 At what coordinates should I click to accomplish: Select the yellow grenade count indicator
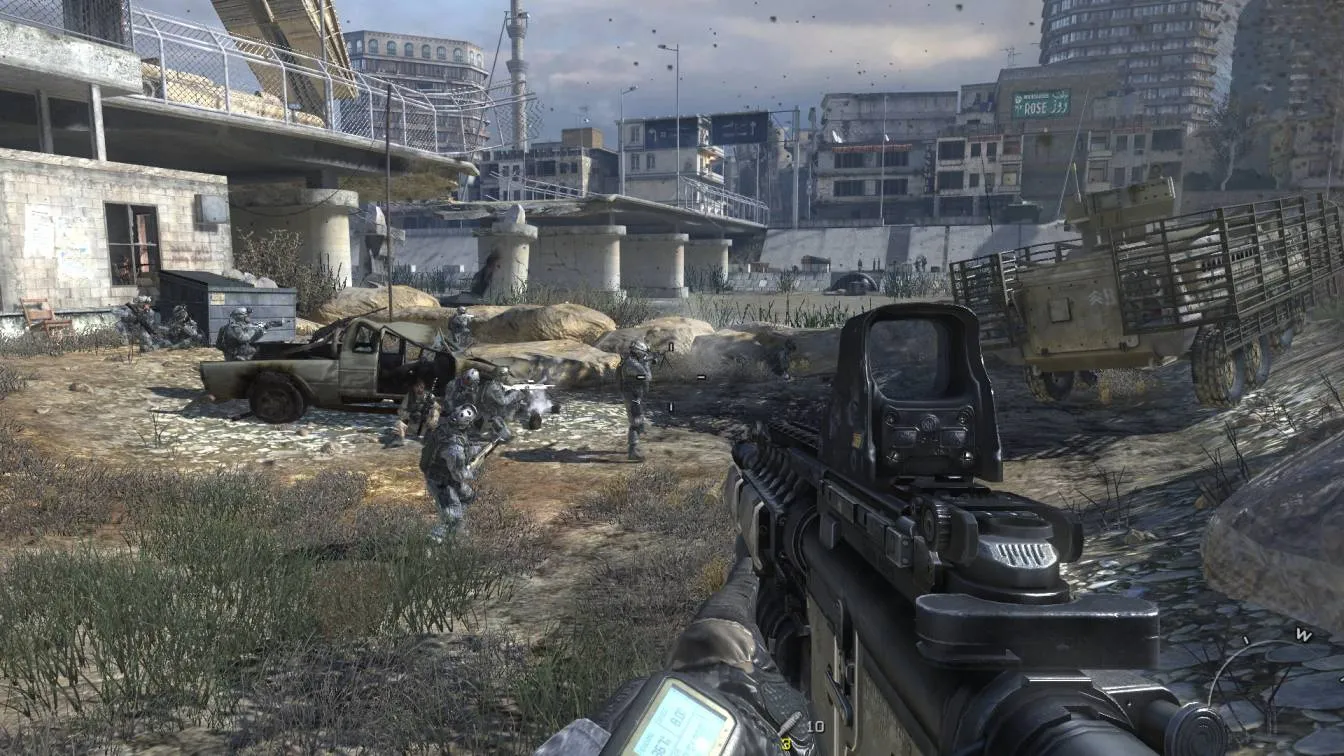pos(785,744)
